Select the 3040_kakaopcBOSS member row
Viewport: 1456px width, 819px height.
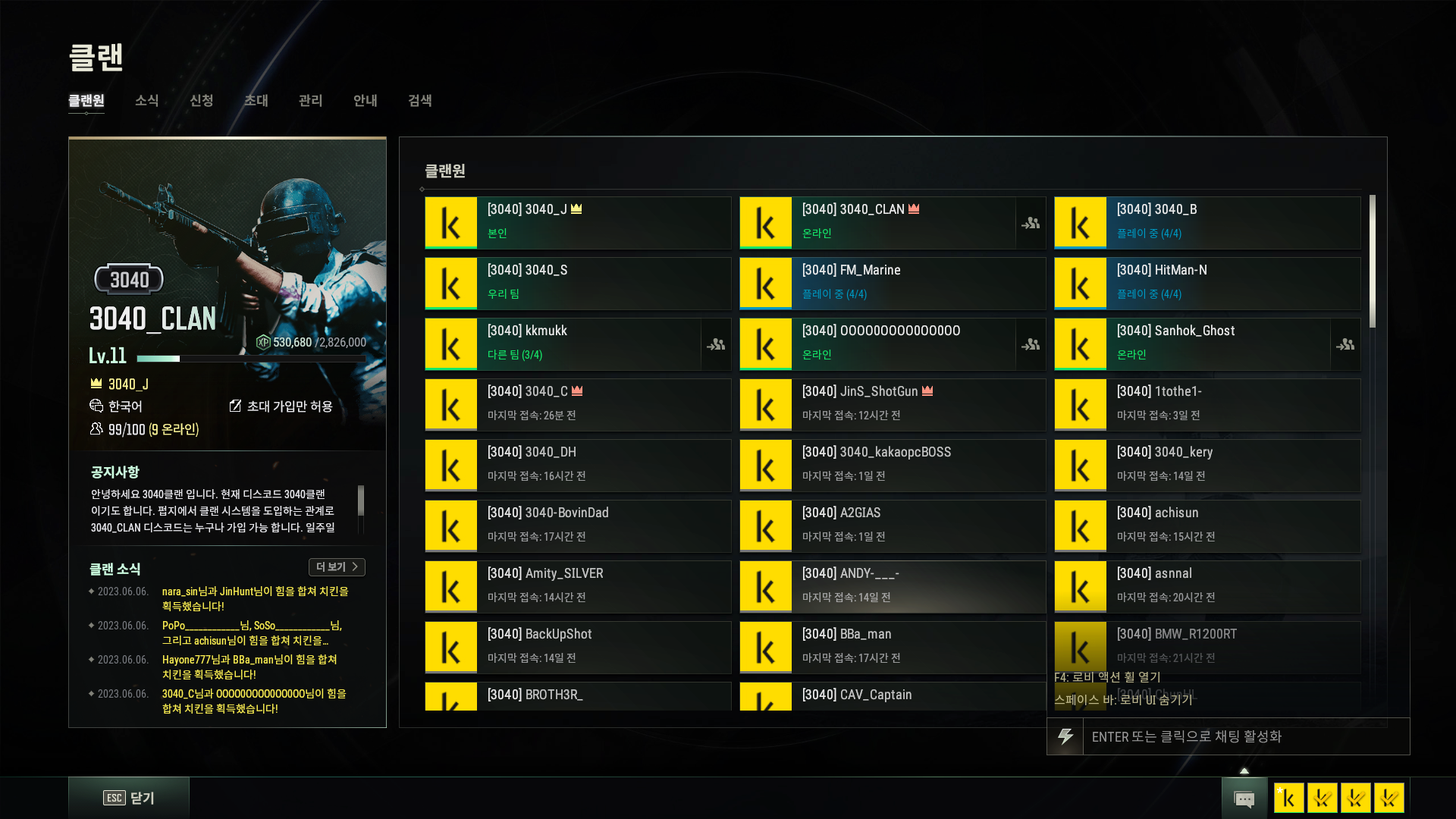tap(892, 466)
